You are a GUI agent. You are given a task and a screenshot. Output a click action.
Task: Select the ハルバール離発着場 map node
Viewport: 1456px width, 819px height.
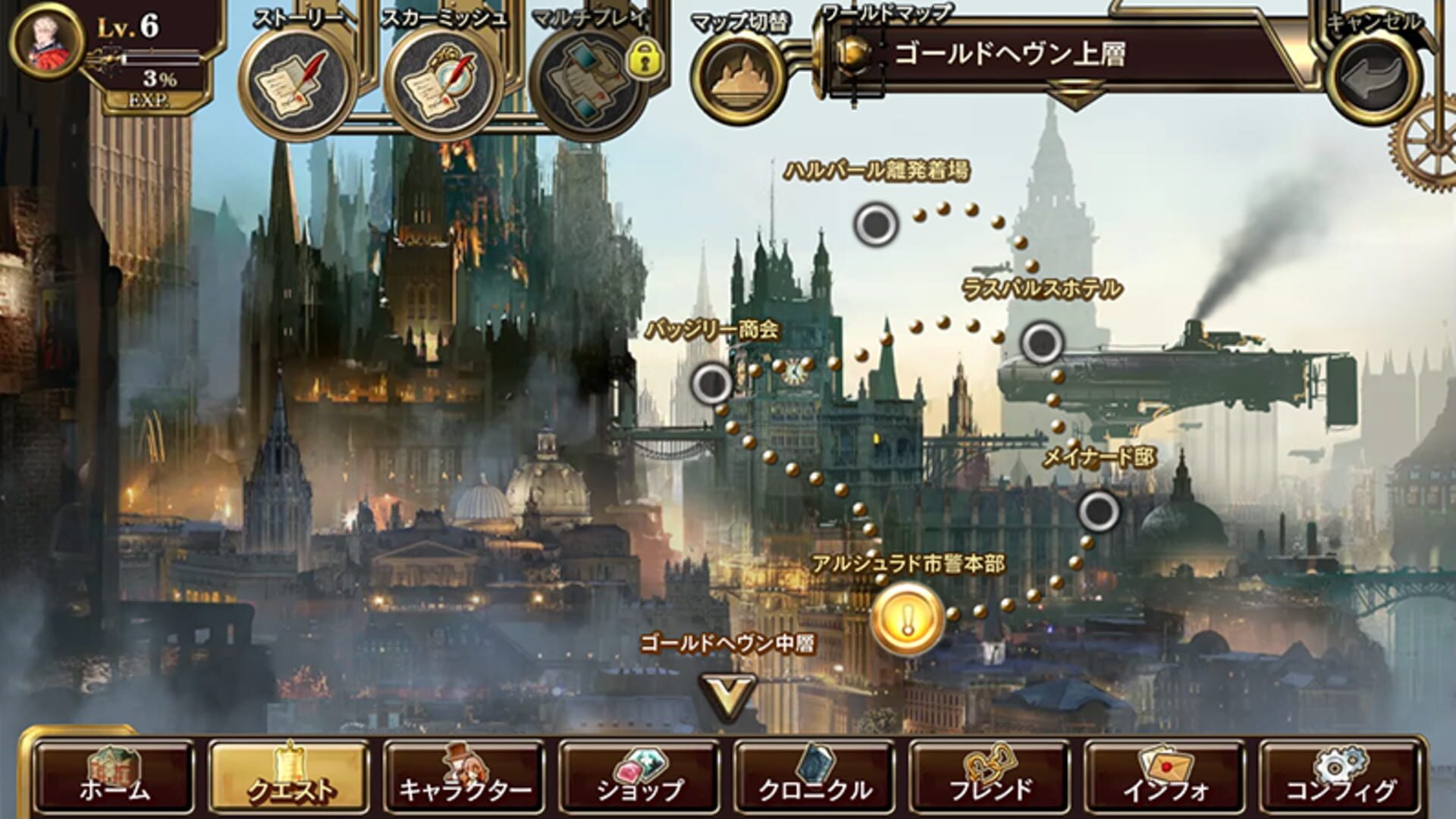pyautogui.click(x=874, y=224)
